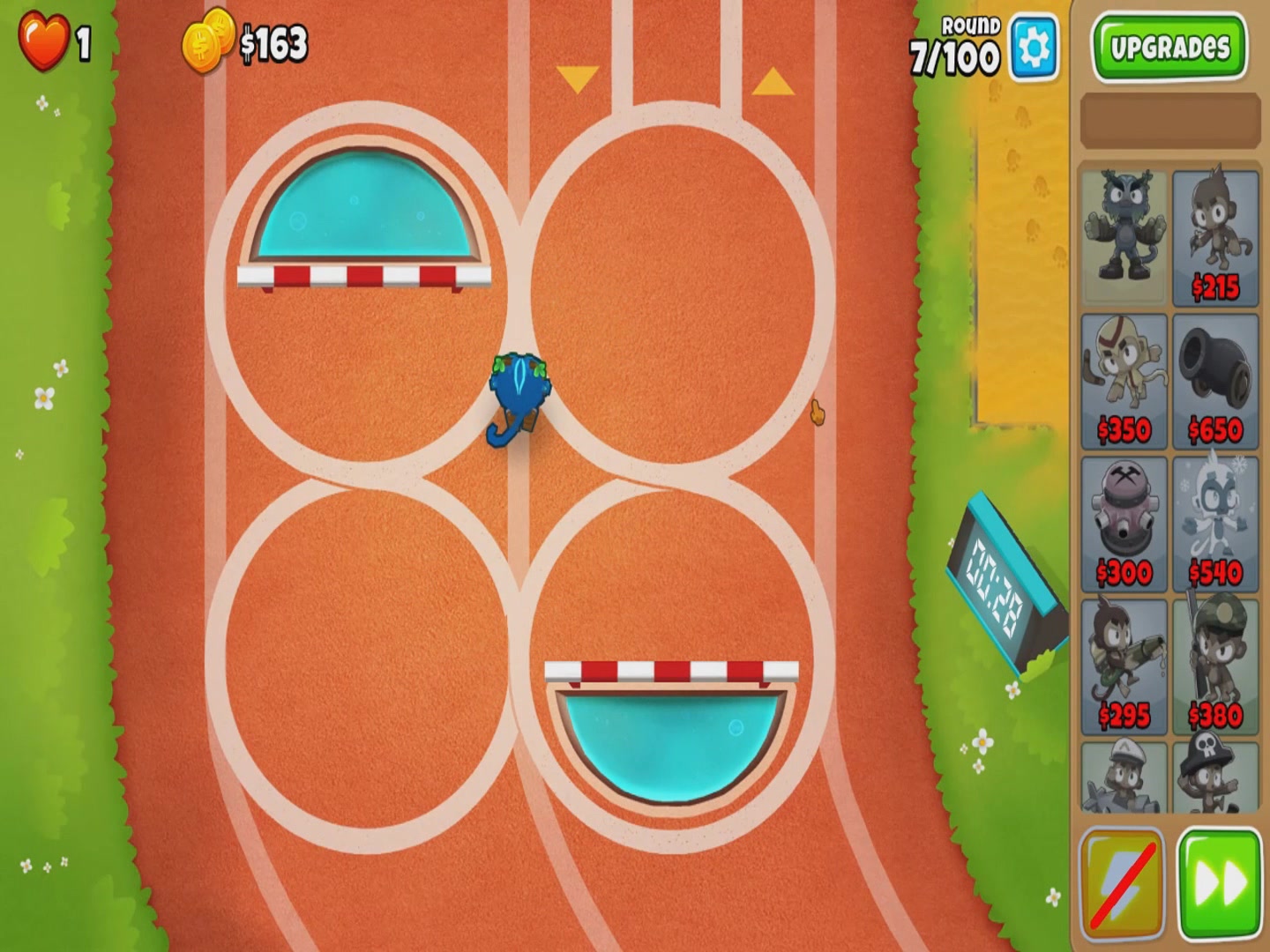Viewport: 1270px width, 952px height.
Task: Select the Monkey Buccaneer pirate icon
Action: 1215,776
